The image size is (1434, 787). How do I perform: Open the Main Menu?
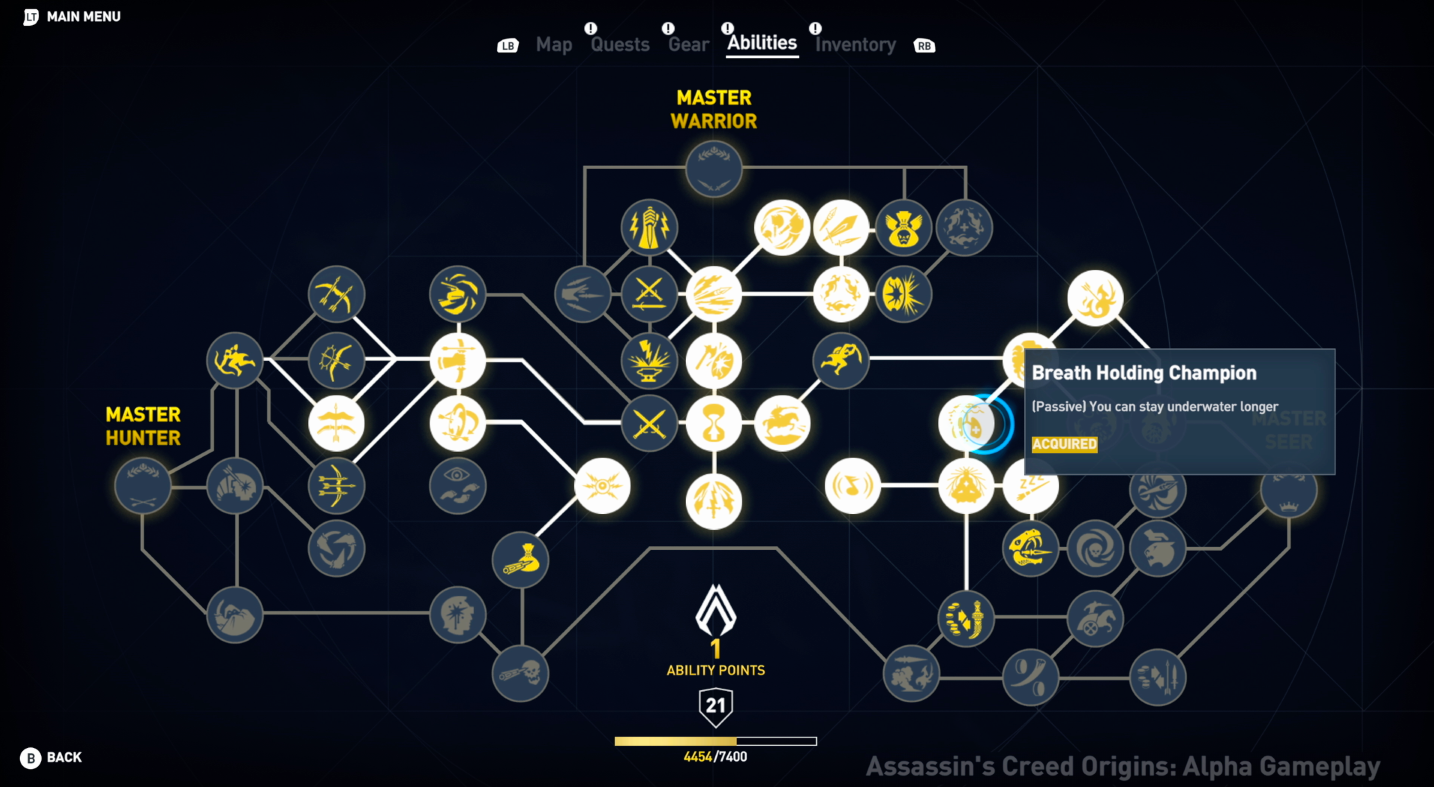point(70,16)
